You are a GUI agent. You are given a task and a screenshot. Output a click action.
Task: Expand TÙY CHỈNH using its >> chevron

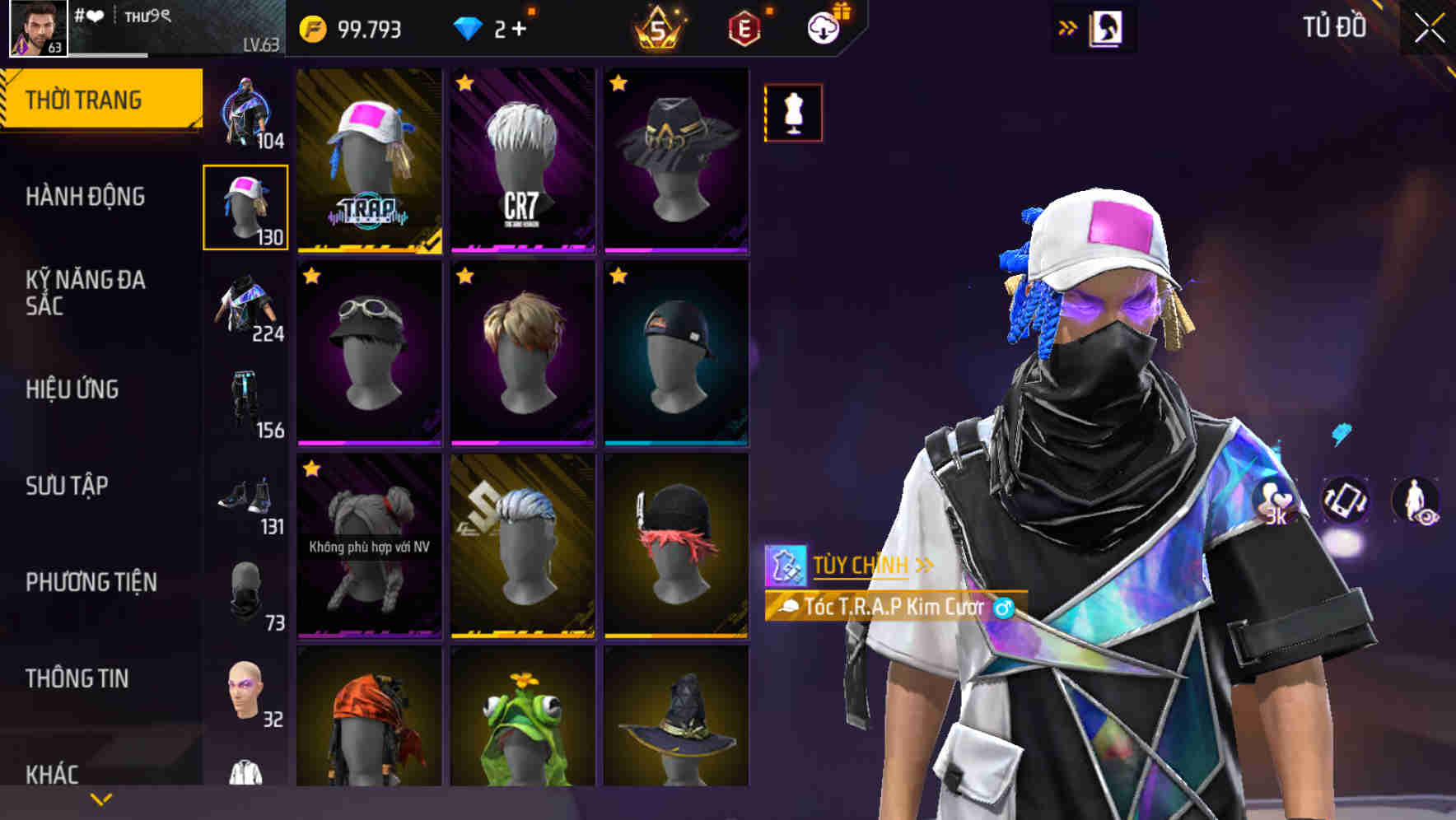pos(924,565)
